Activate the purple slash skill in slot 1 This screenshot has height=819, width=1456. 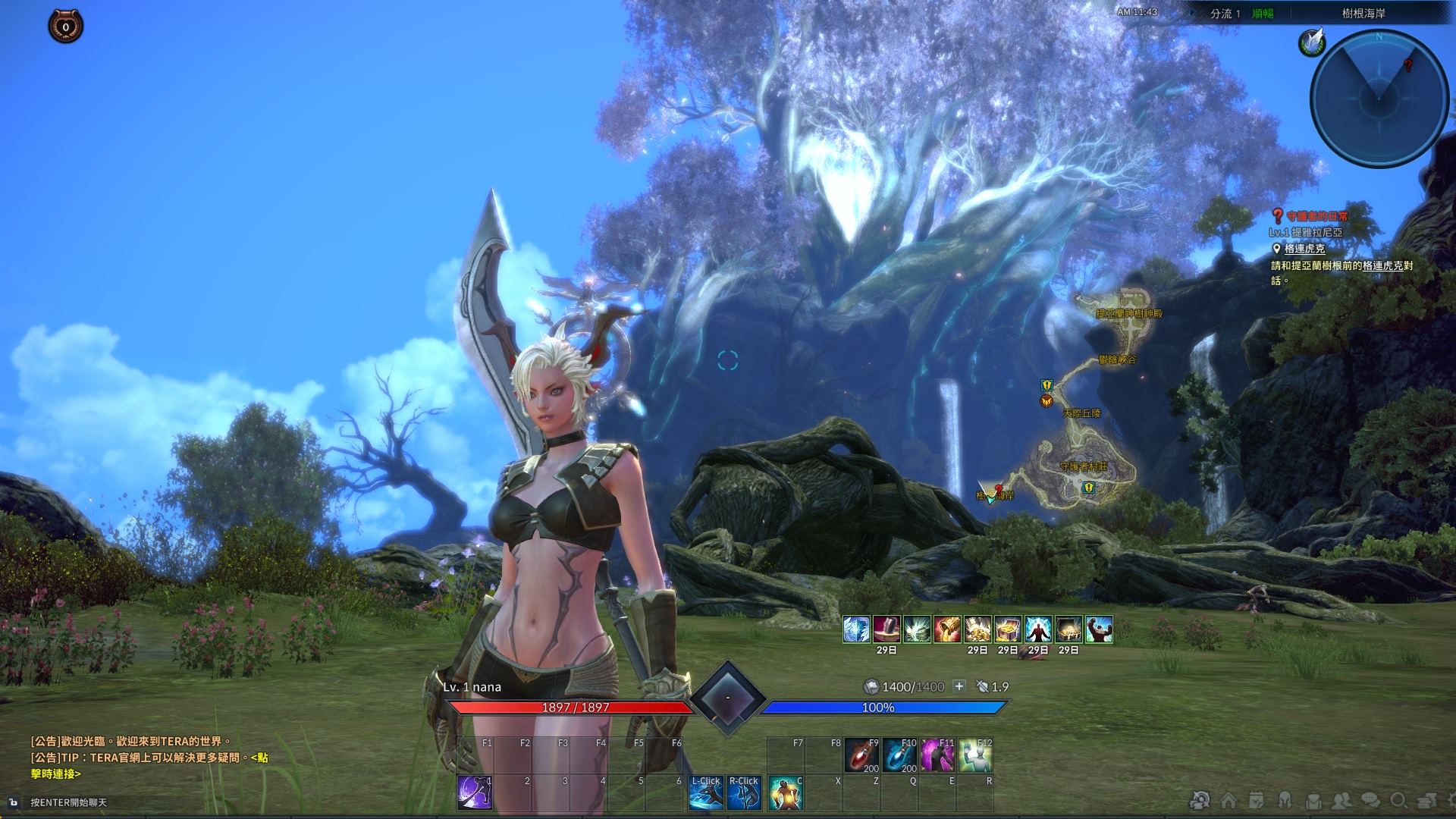click(x=475, y=792)
